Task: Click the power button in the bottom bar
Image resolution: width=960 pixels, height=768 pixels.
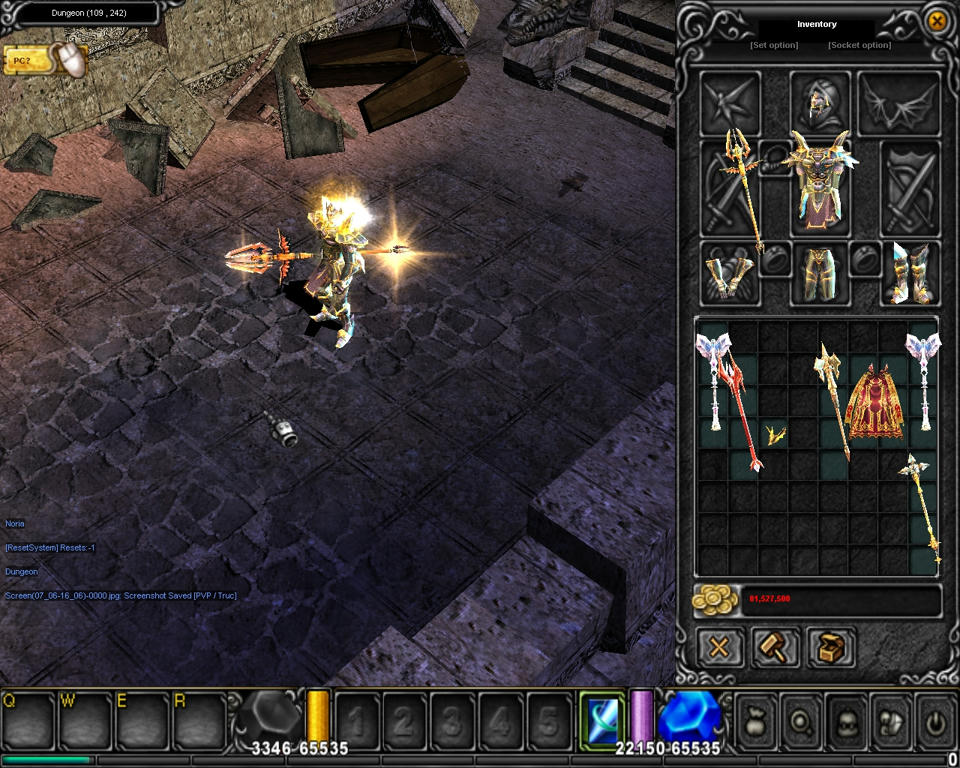Action: click(x=935, y=718)
